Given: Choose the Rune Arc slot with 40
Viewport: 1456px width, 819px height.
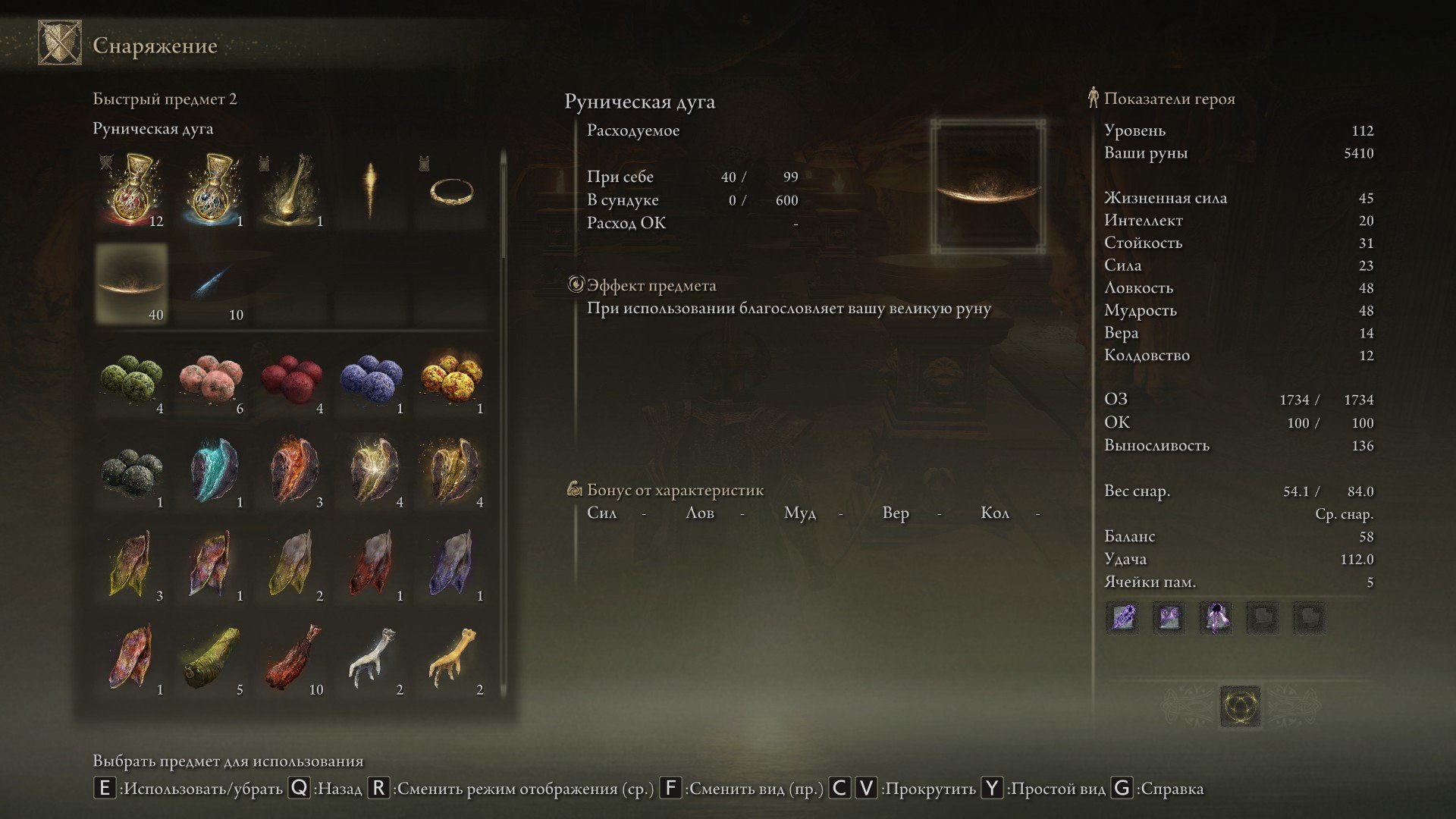Looking at the screenshot, I should (x=132, y=284).
